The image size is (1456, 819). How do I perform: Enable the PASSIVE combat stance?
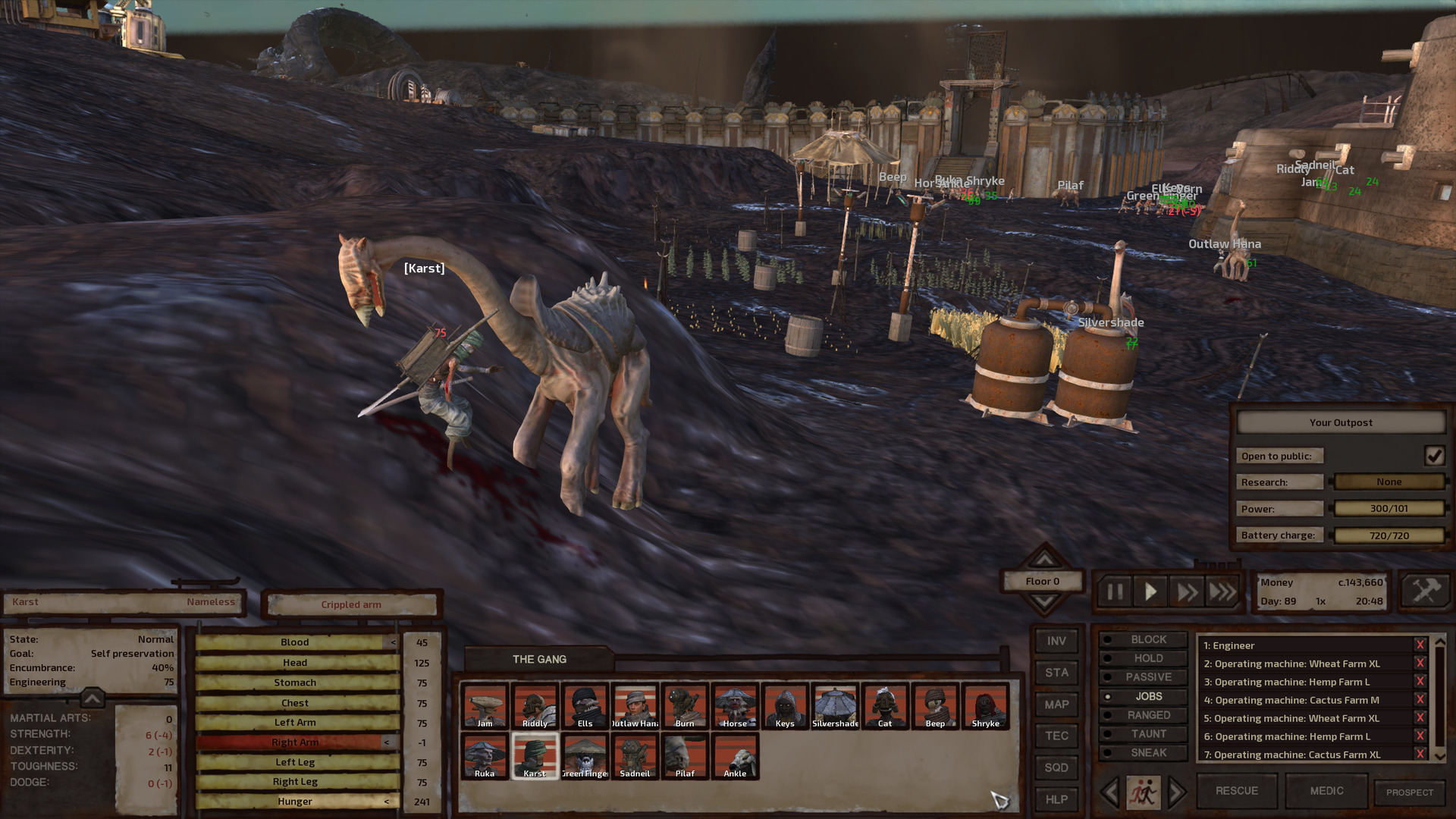coord(1143,676)
